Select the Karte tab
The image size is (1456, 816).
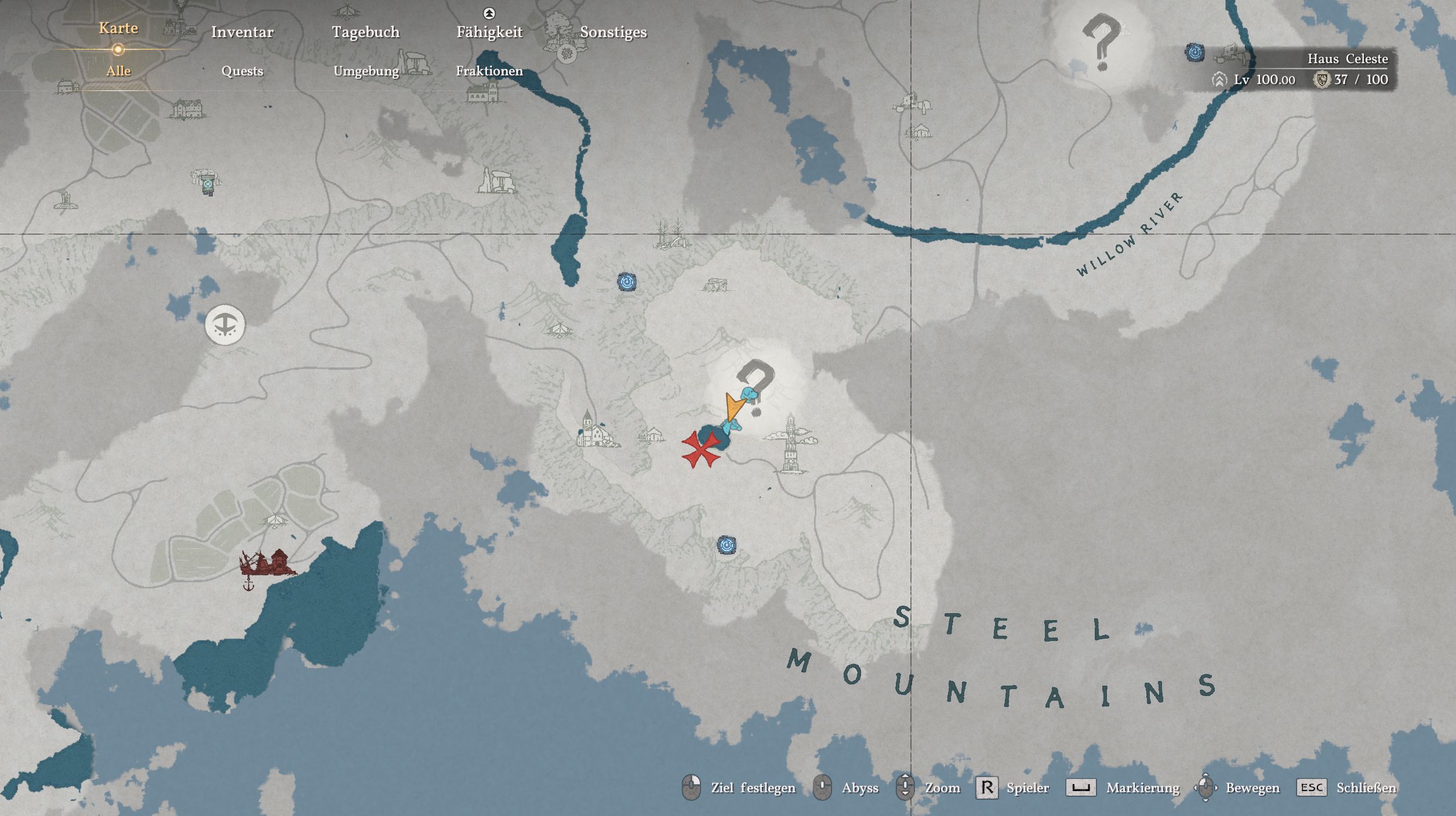[118, 28]
